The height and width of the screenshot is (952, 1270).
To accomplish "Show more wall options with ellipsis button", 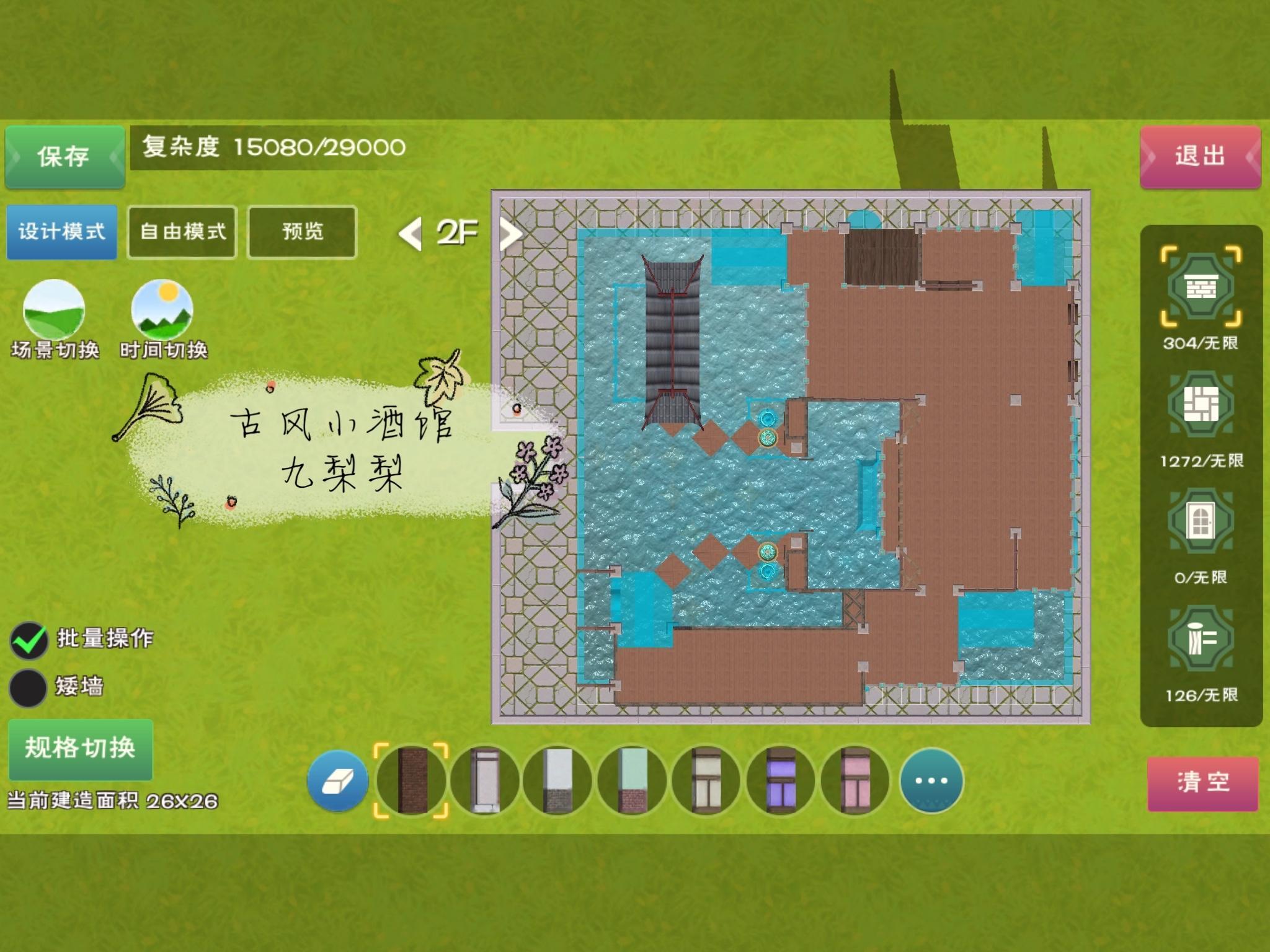I will pyautogui.click(x=931, y=781).
